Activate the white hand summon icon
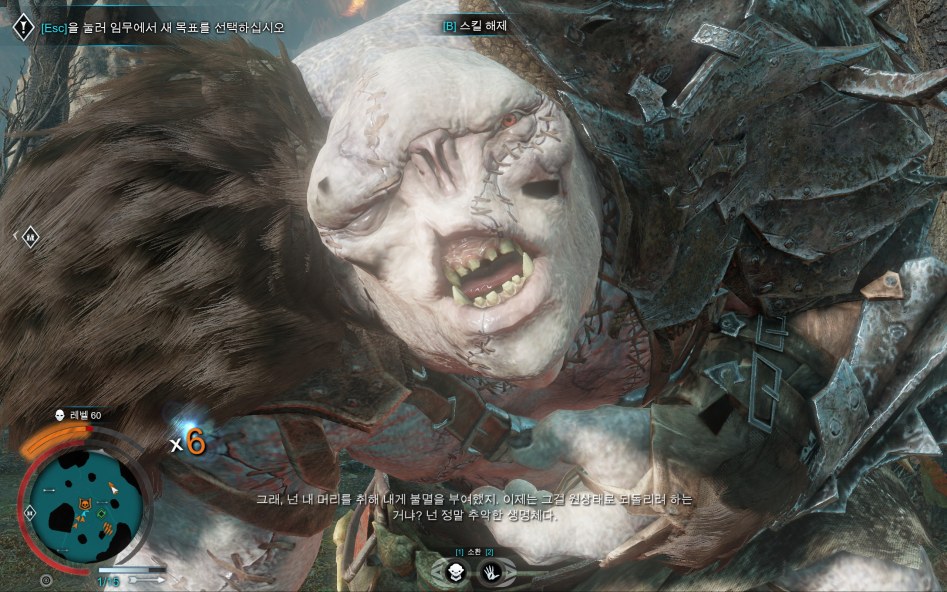947x592 pixels. (x=493, y=573)
